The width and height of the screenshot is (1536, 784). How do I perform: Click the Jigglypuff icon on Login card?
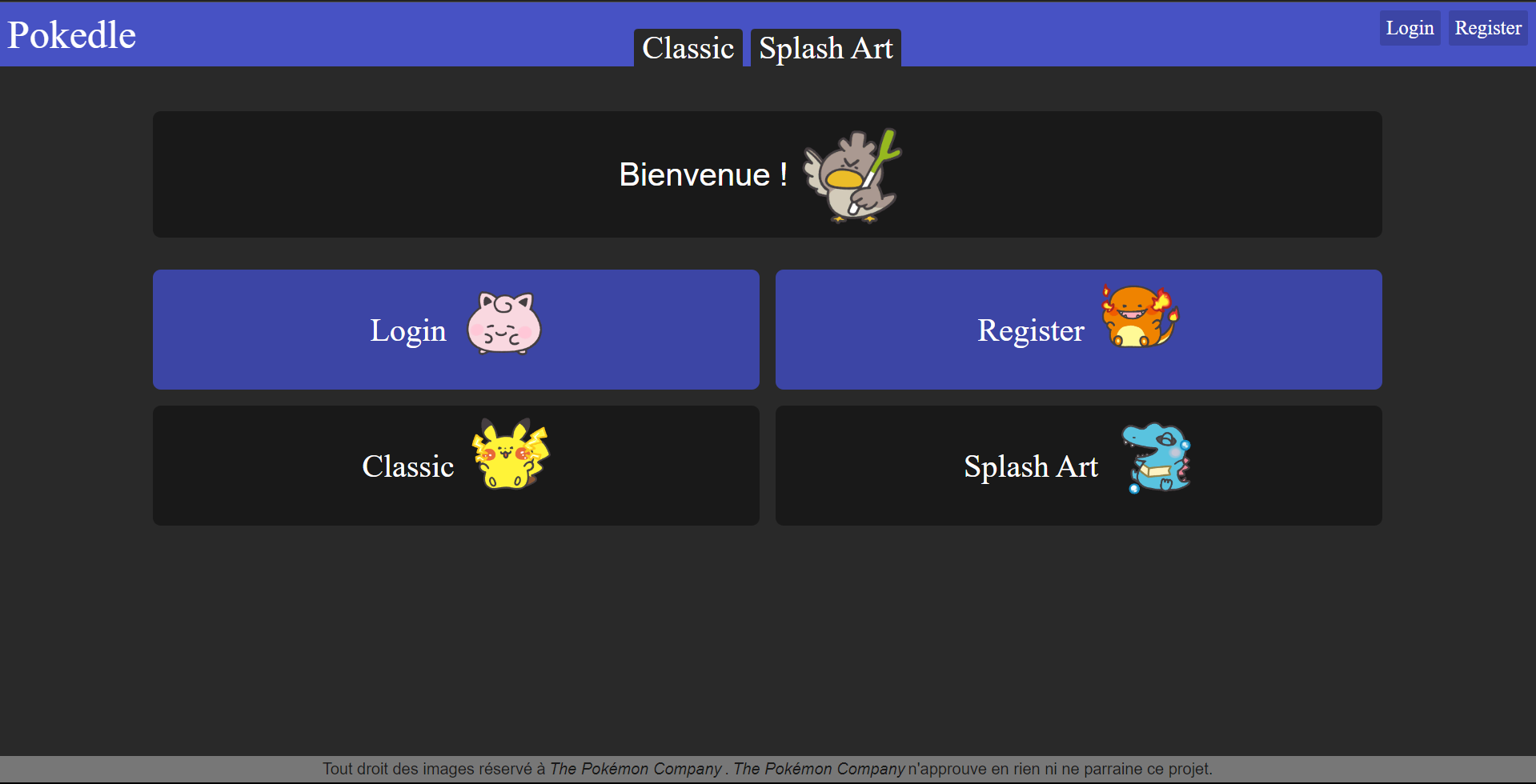click(503, 324)
